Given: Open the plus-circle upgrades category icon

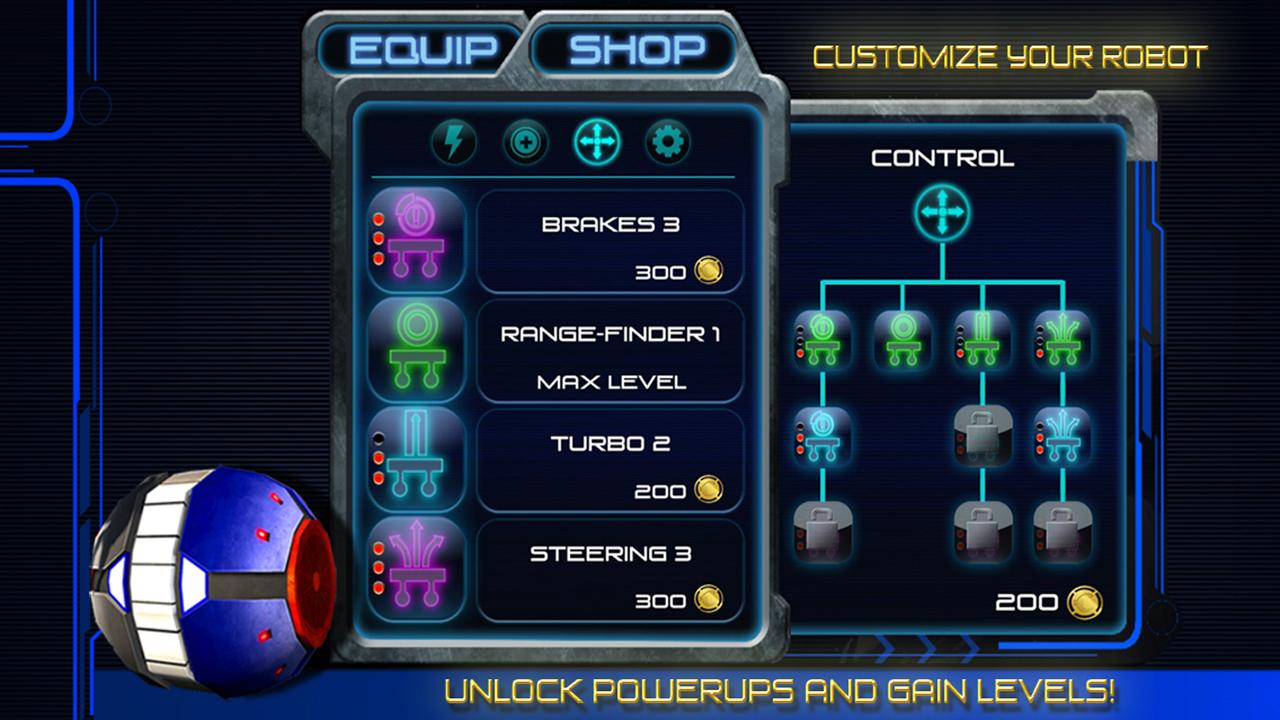Looking at the screenshot, I should click(x=525, y=142).
